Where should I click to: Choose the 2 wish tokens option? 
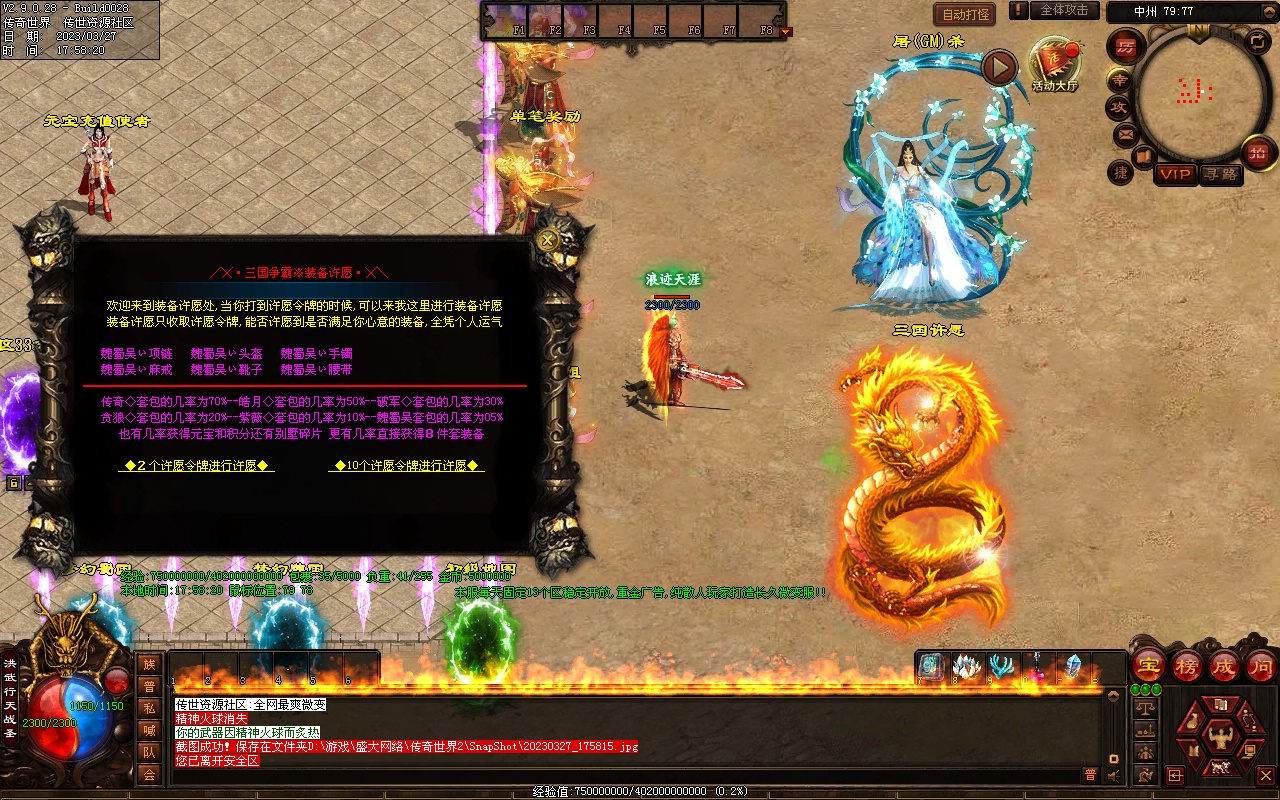[x=196, y=466]
